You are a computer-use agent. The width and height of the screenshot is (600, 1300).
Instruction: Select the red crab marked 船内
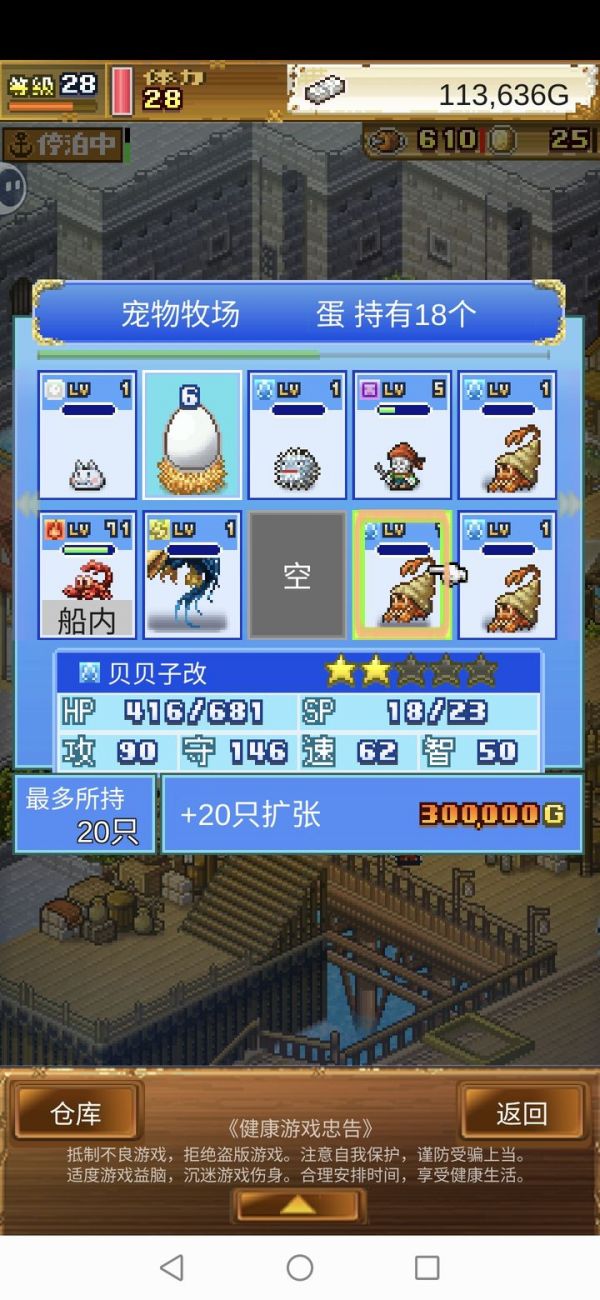click(x=87, y=575)
